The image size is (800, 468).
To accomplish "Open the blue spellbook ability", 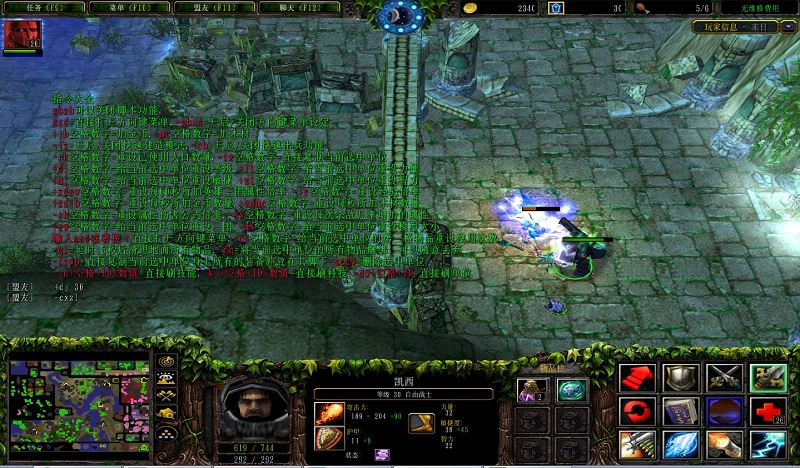I will pos(678,411).
